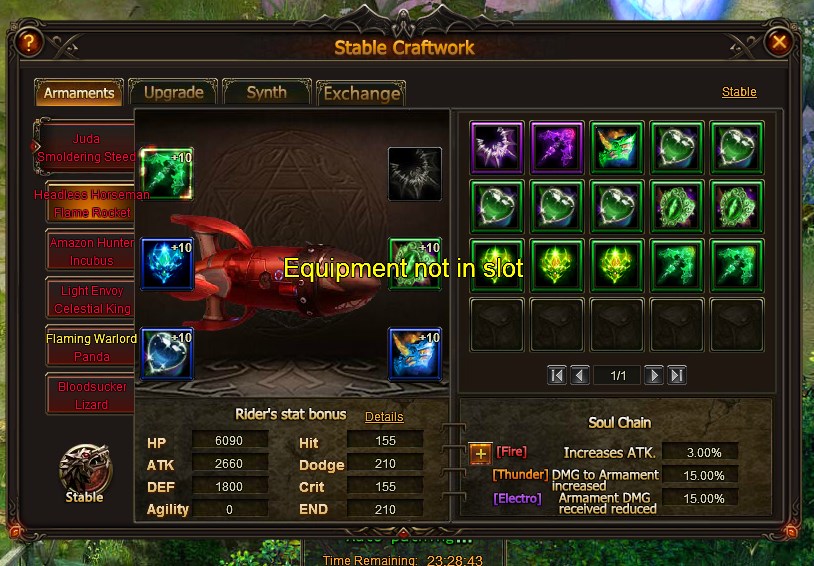The height and width of the screenshot is (566, 814).
Task: Select the Exchange tab
Action: (361, 94)
